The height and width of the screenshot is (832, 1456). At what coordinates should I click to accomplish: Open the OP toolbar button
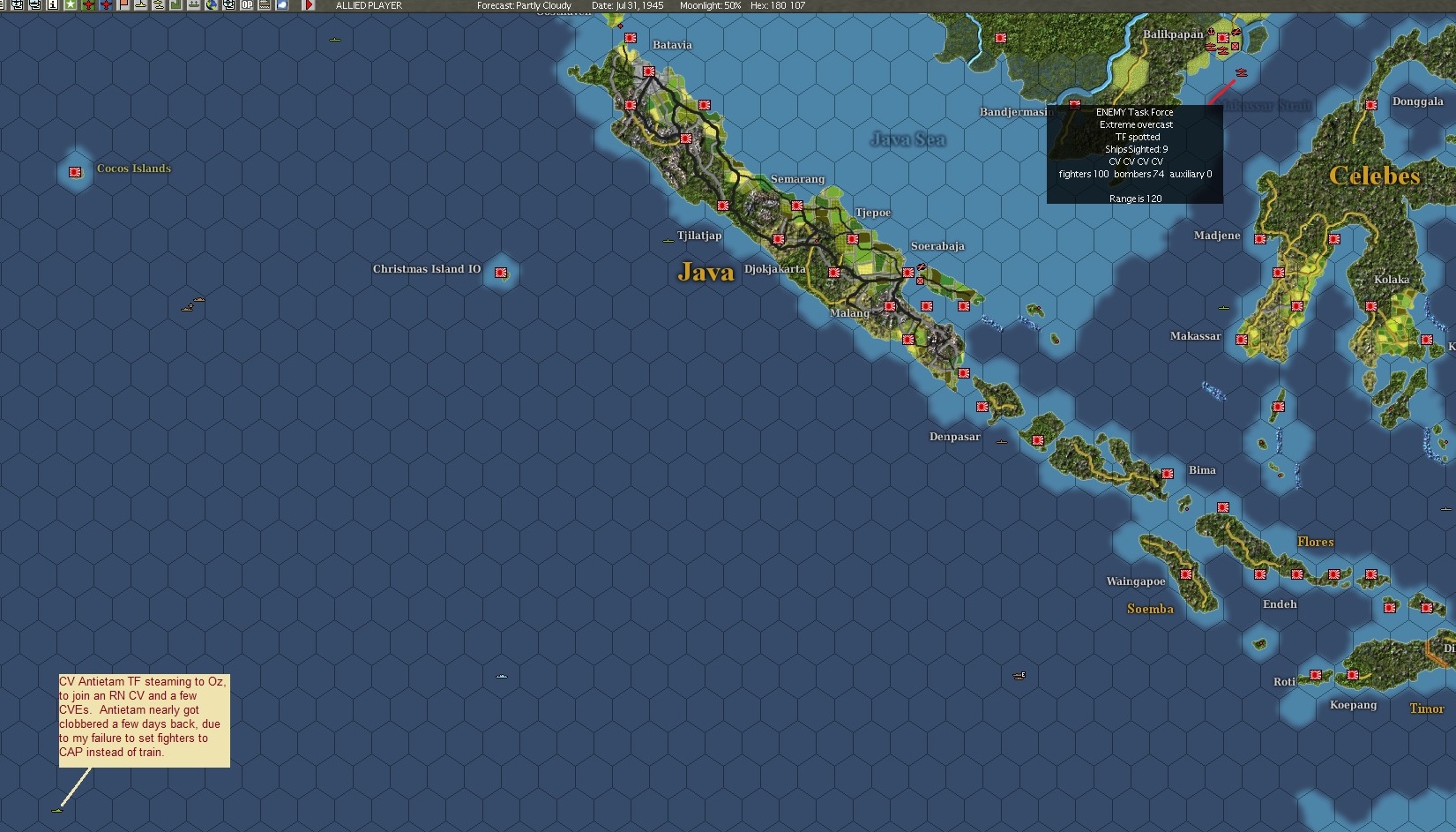(x=247, y=4)
